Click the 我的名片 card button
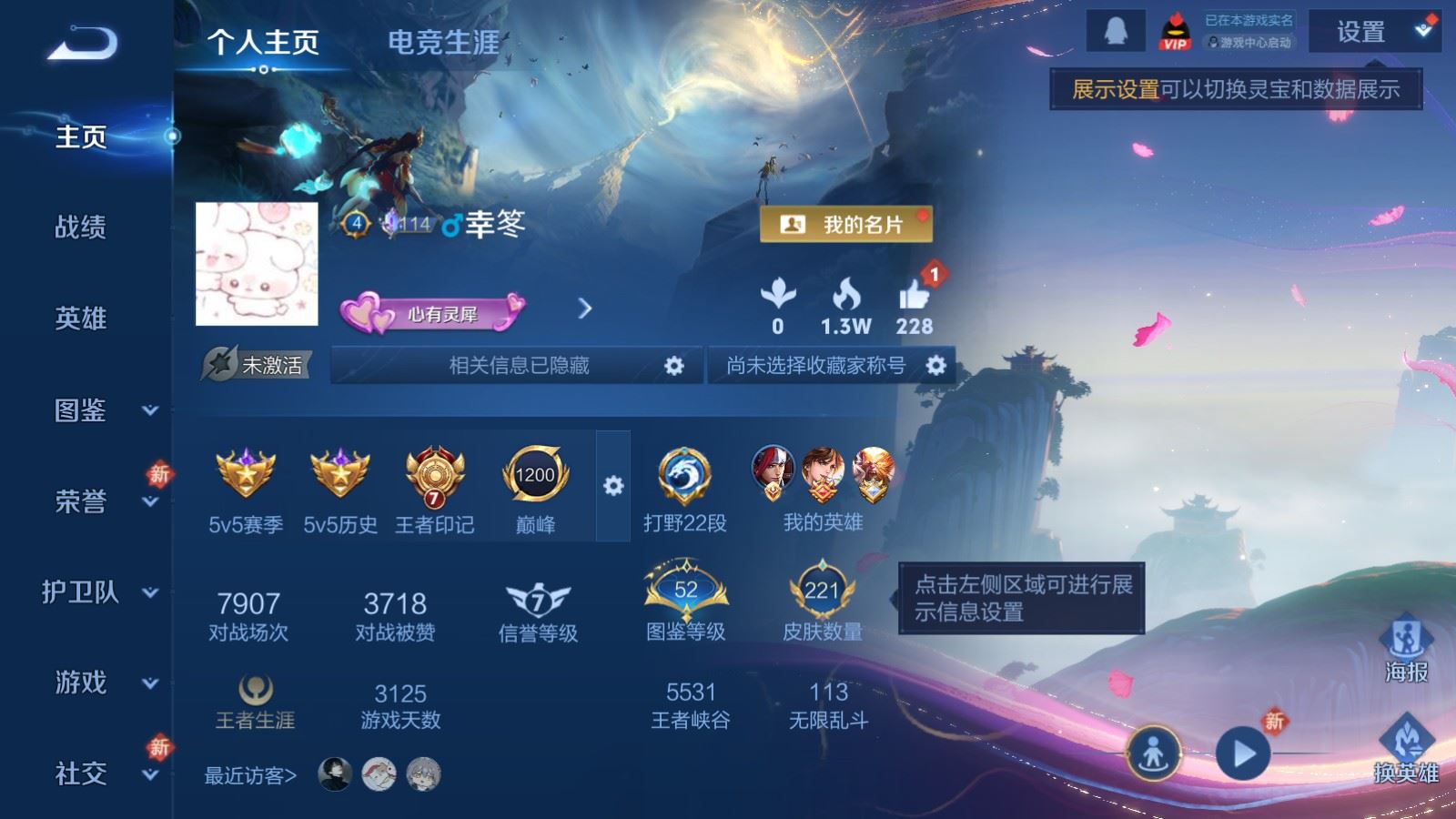 (x=847, y=224)
